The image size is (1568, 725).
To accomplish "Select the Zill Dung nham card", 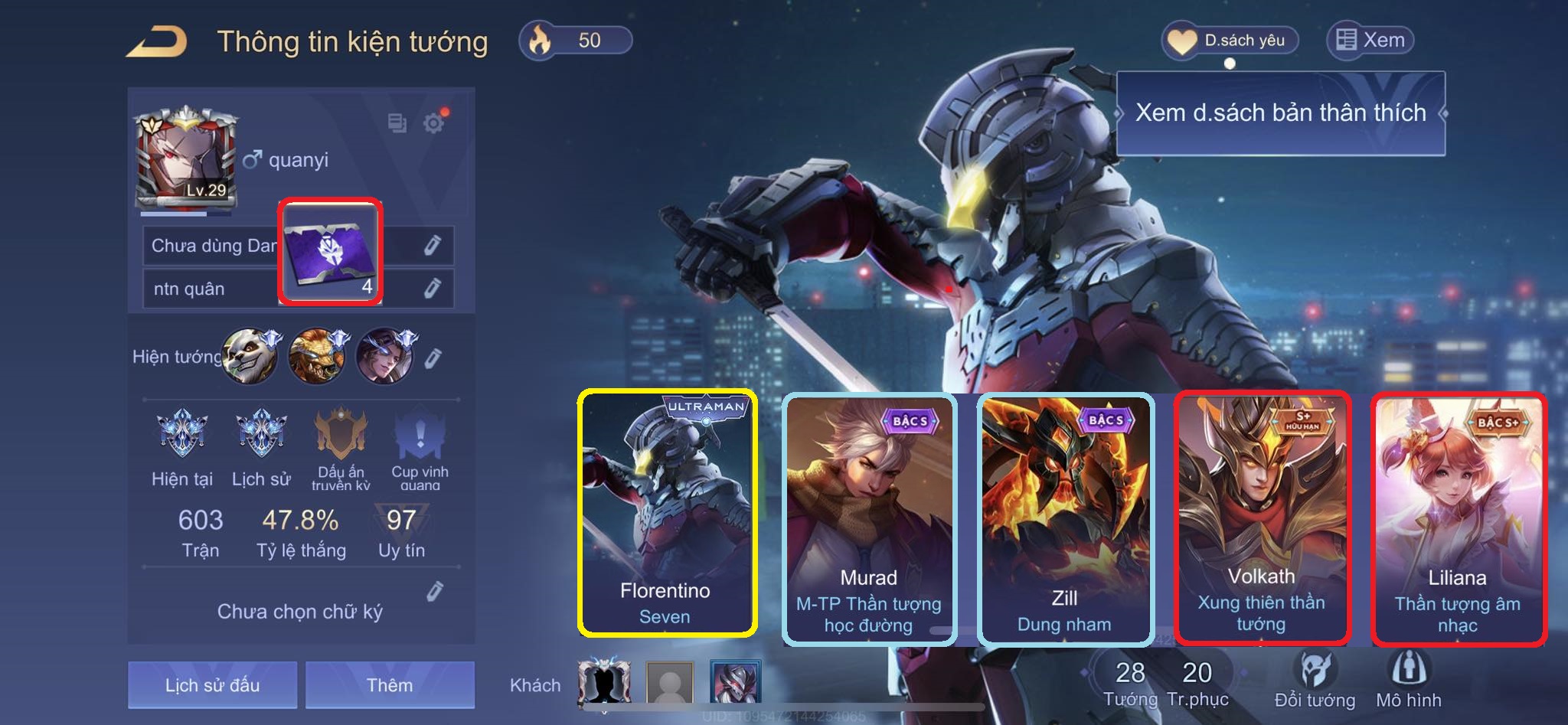I will pyautogui.click(x=1065, y=518).
